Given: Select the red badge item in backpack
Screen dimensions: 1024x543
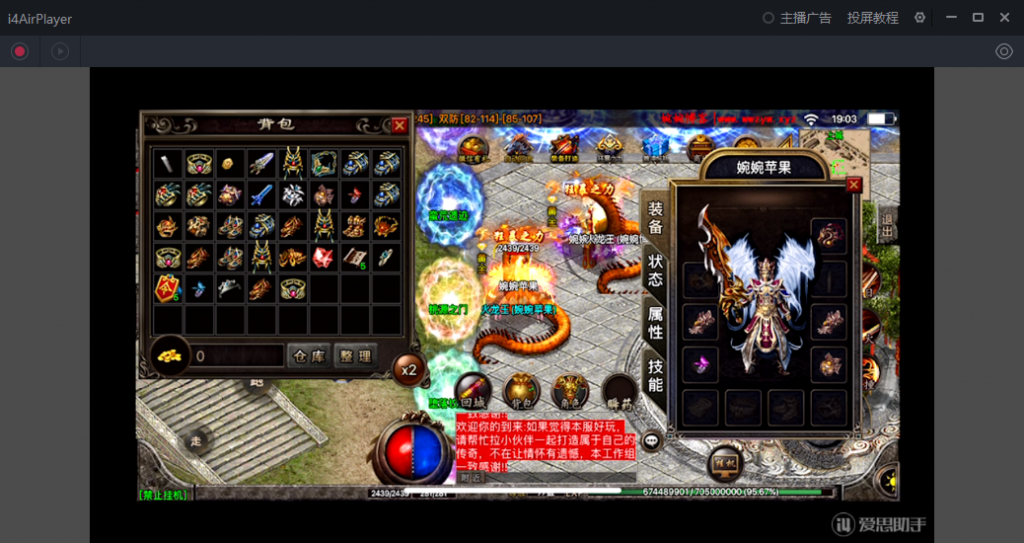Looking at the screenshot, I should click(x=167, y=289).
